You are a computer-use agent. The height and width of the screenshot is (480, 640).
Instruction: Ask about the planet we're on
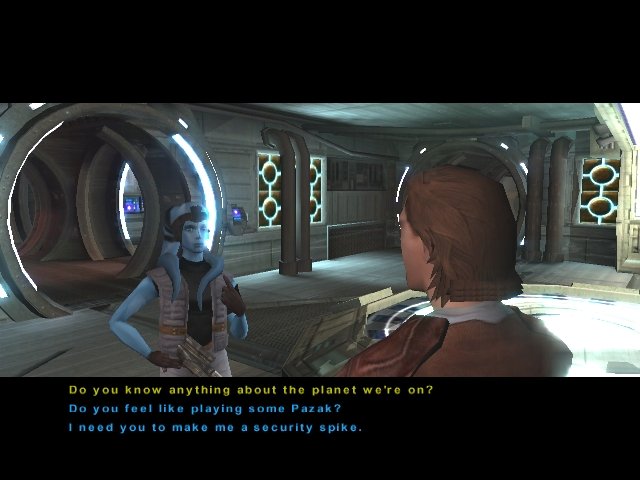[x=250, y=390]
